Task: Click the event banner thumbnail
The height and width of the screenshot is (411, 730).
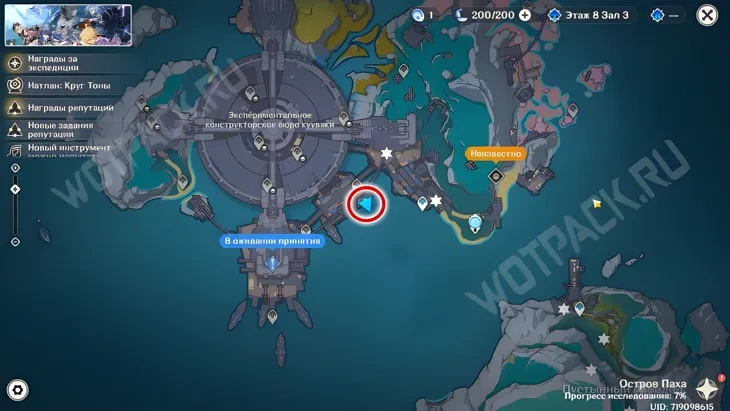Action: (68, 25)
